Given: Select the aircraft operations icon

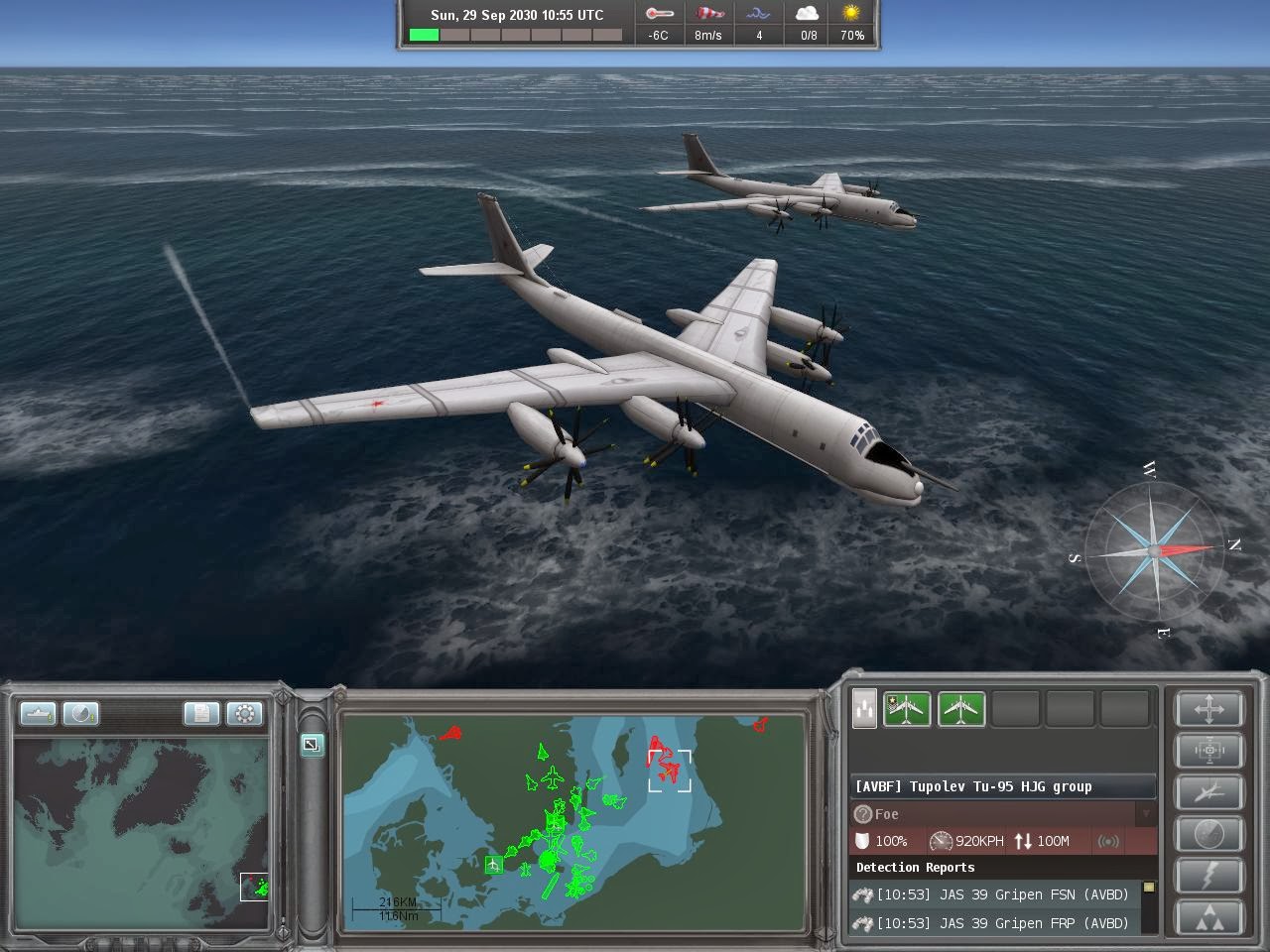Looking at the screenshot, I should pos(1208,792).
